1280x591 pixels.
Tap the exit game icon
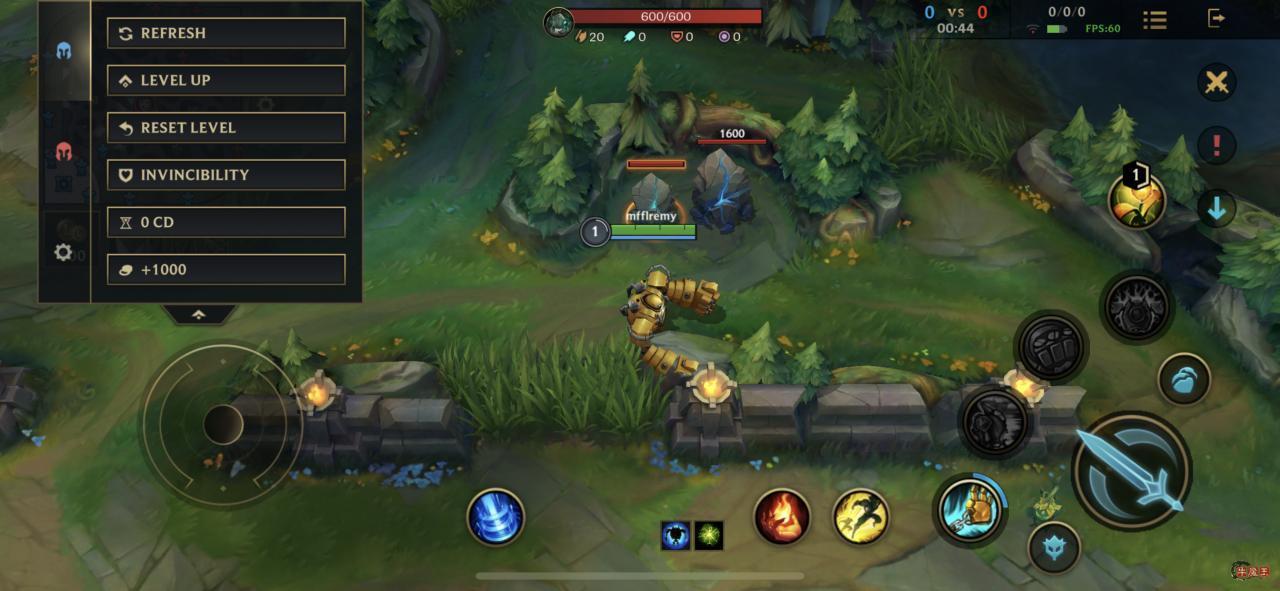tap(1216, 18)
